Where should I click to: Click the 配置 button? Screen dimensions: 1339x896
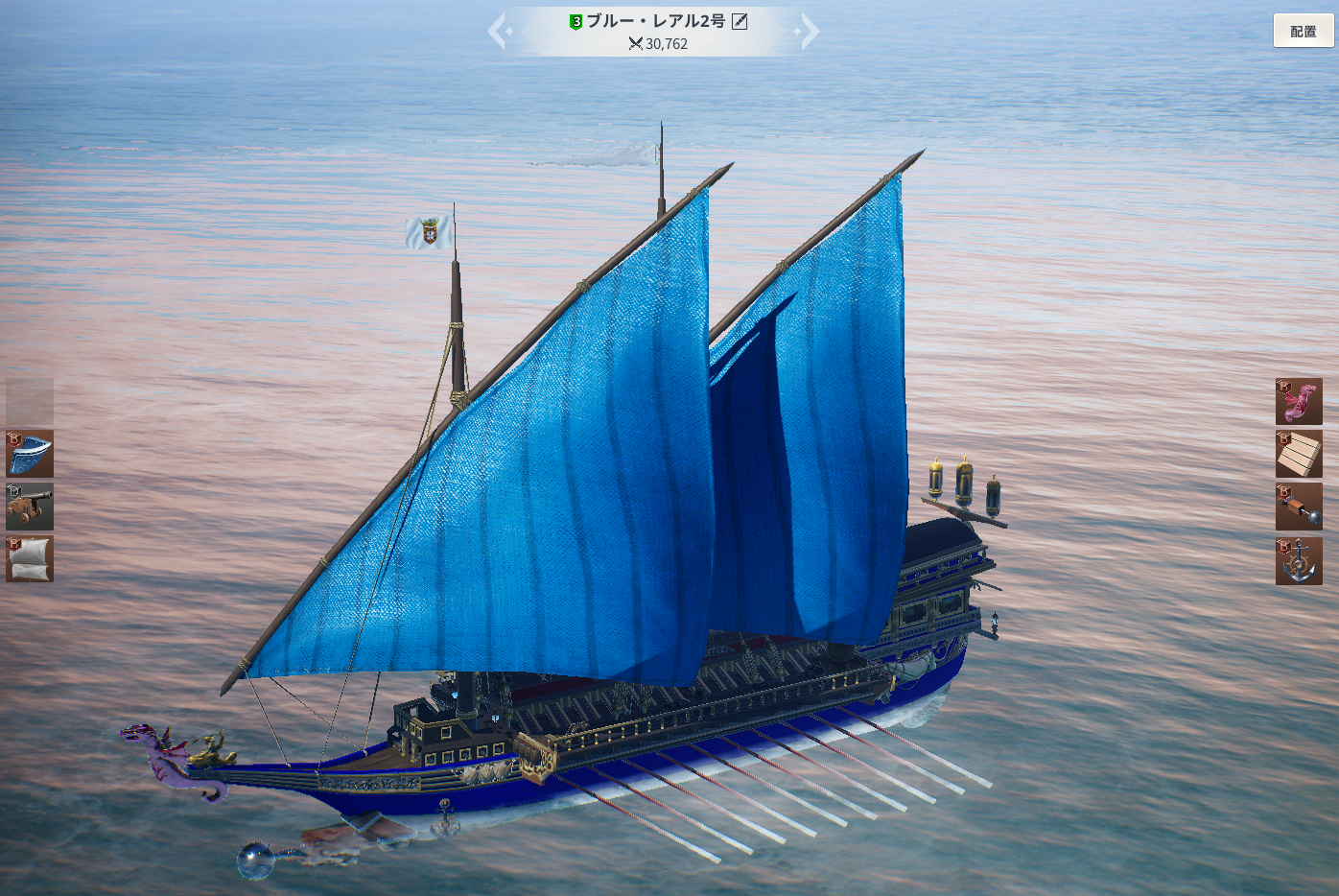[1303, 32]
